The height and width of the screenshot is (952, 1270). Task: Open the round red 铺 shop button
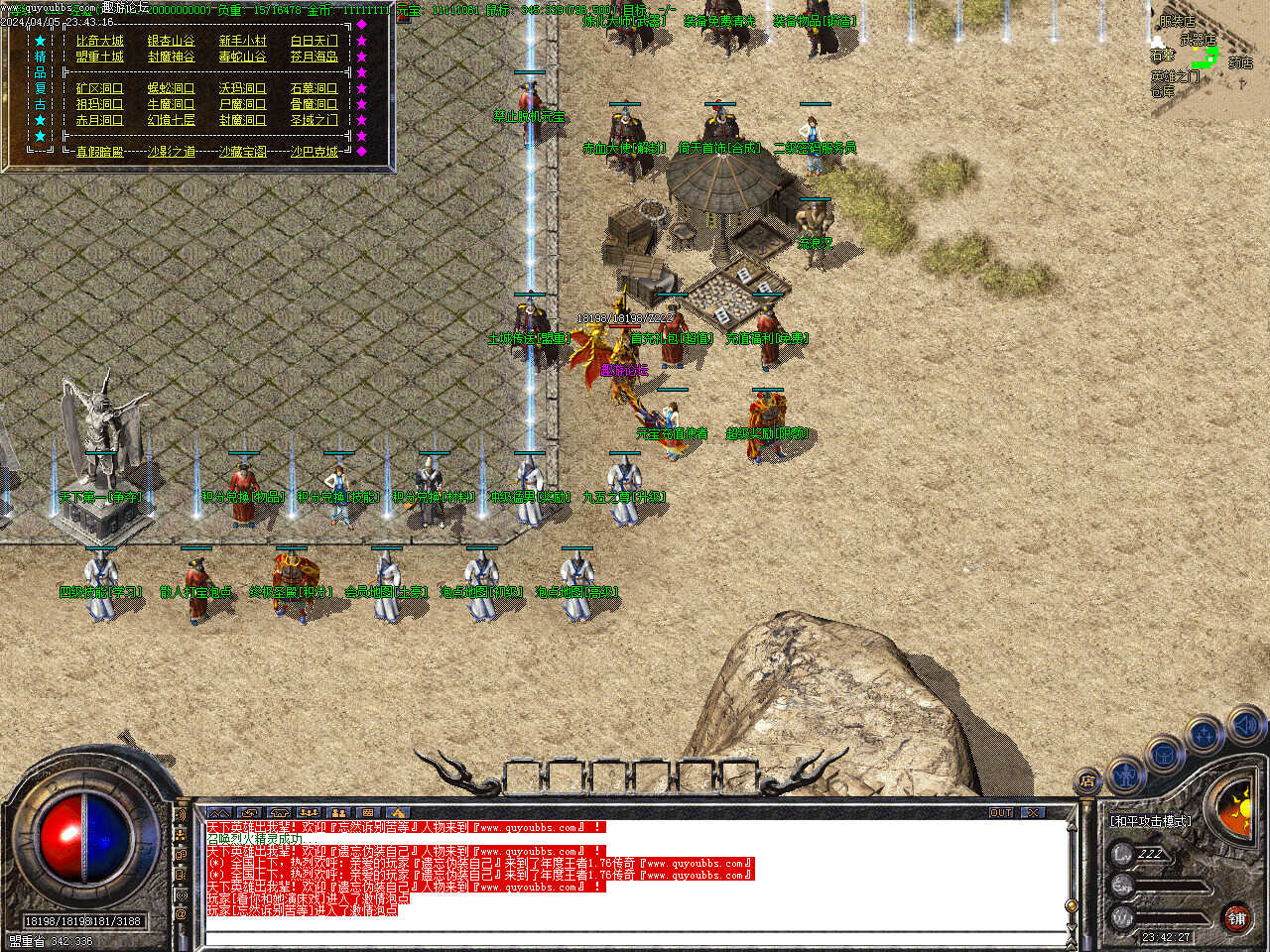coord(1236,918)
